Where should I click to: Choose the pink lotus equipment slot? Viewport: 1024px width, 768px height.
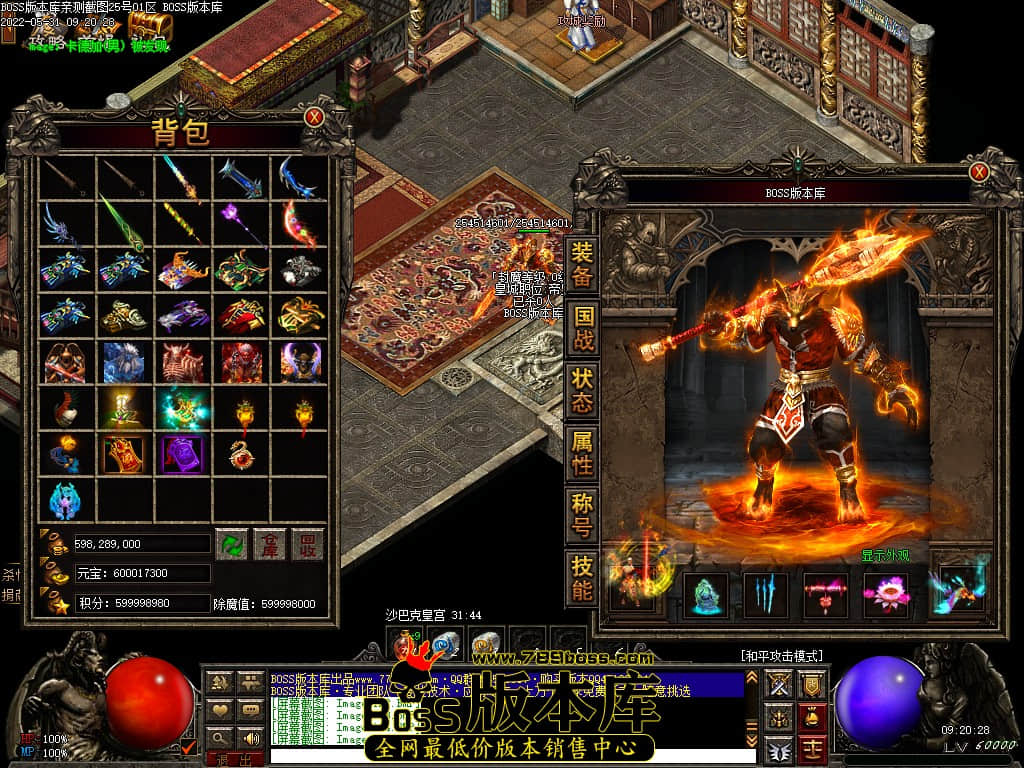[885, 595]
